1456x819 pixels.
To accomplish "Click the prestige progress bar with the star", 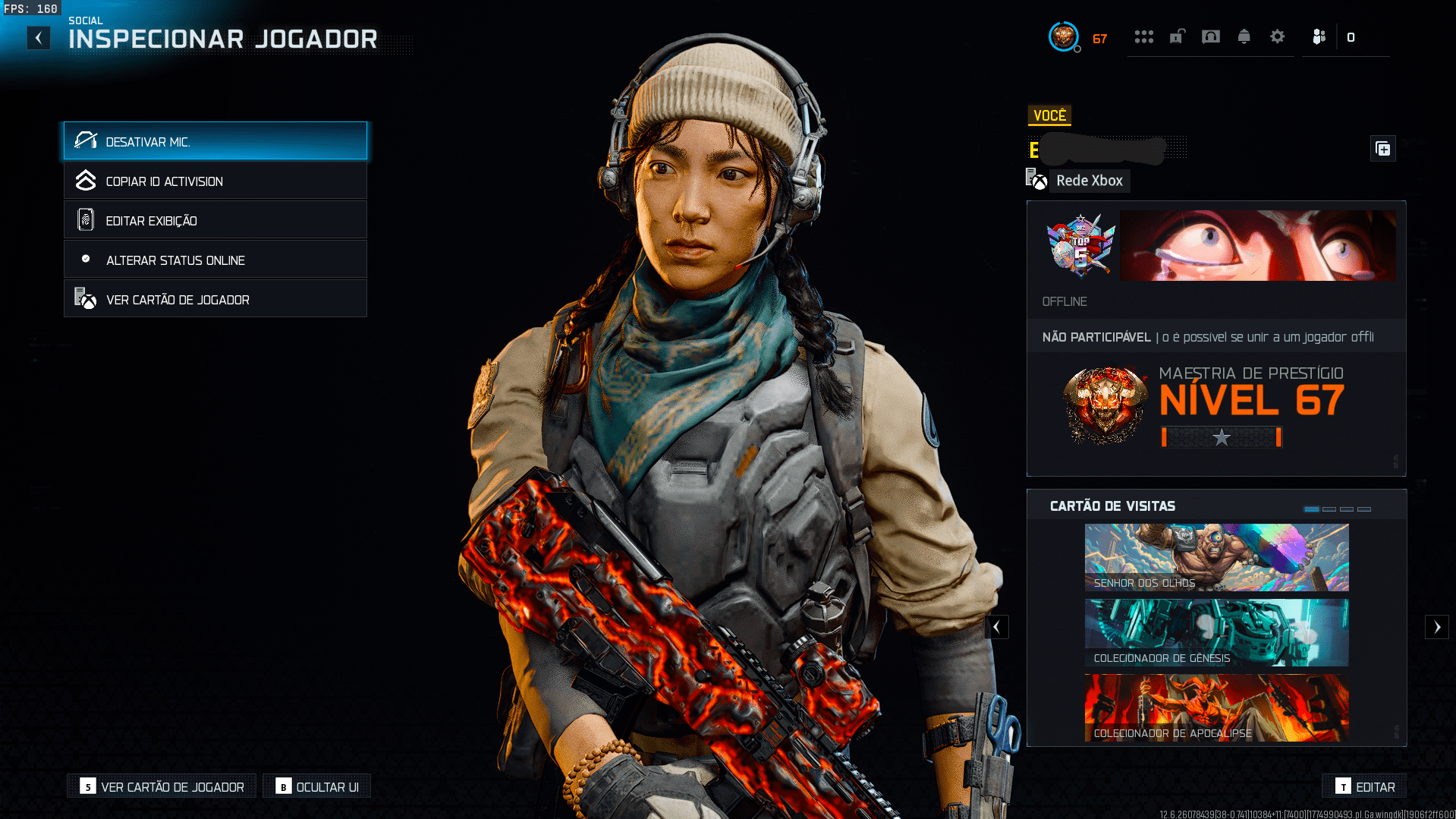I will [x=1221, y=438].
